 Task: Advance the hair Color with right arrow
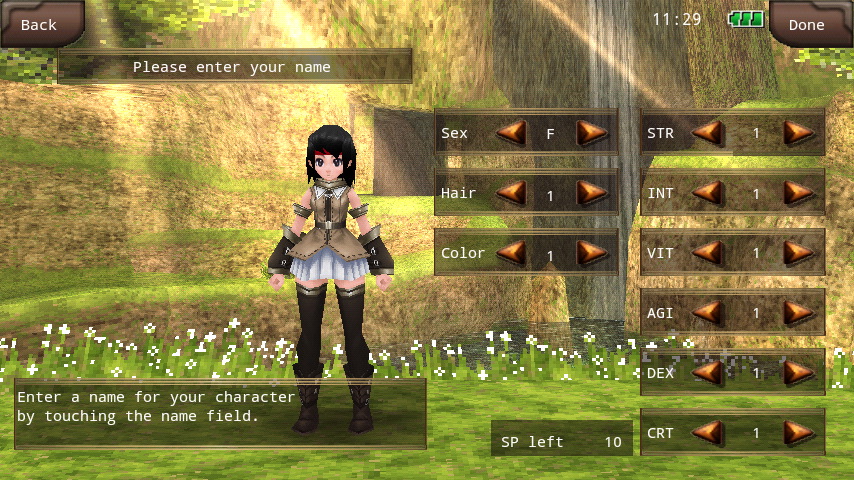pos(592,252)
